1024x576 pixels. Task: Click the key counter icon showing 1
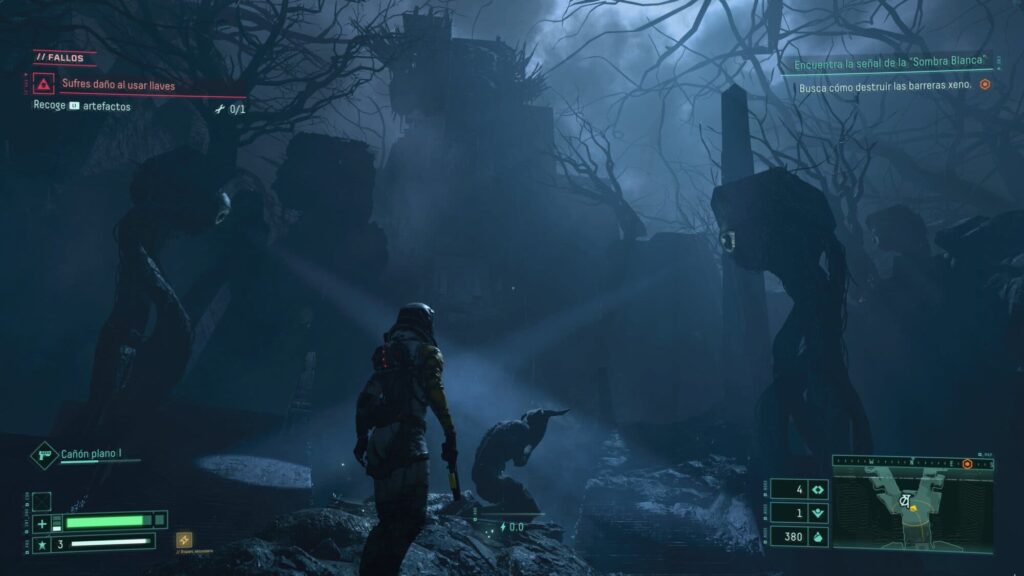(x=818, y=513)
